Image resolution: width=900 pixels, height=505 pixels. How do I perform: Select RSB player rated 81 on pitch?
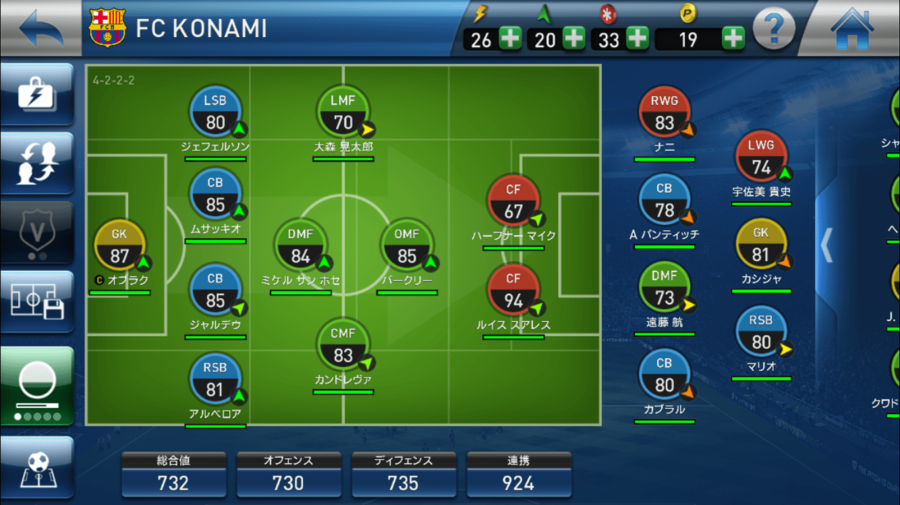click(215, 381)
